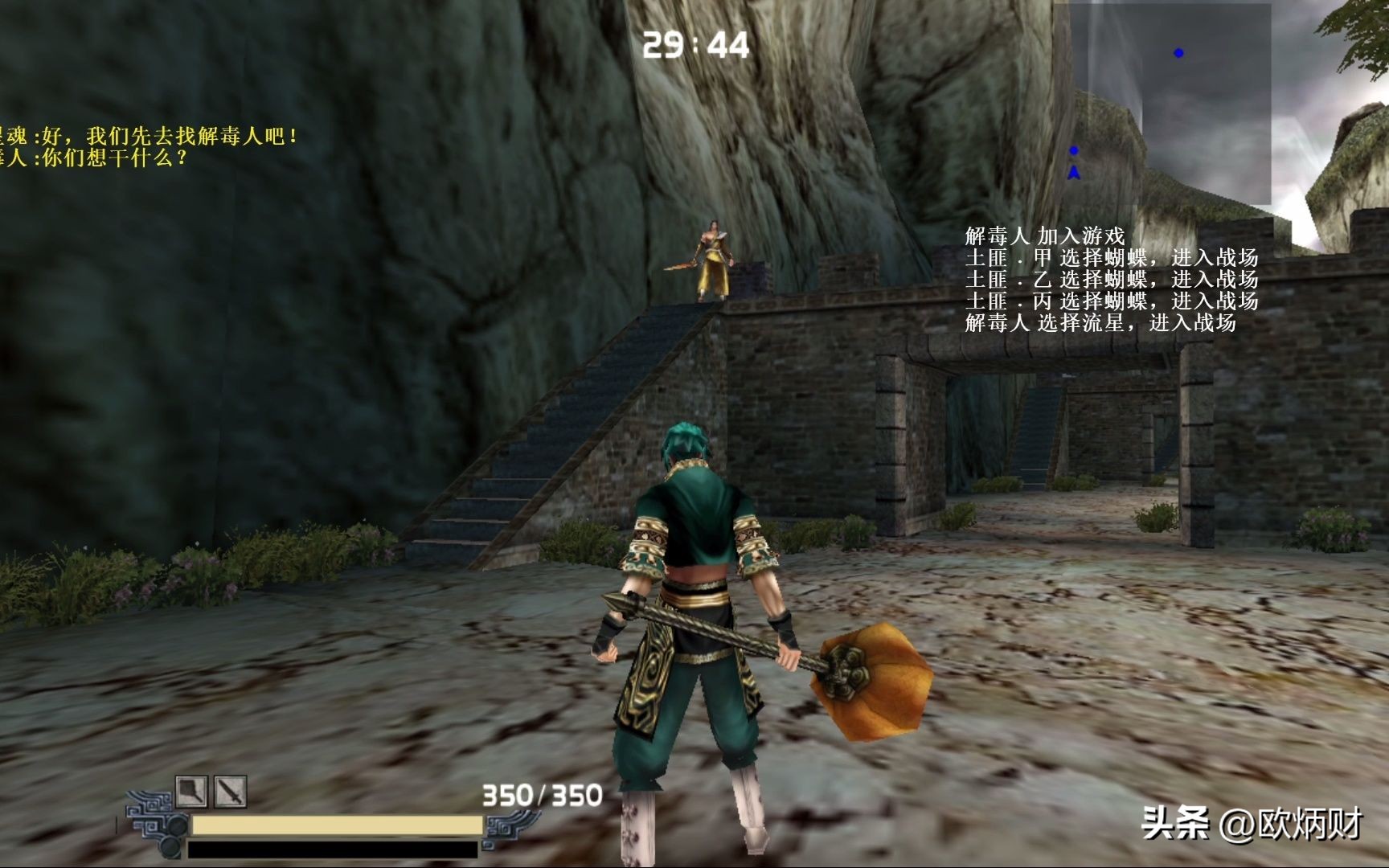Select the hammer weapon slot
This screenshot has width=1389, height=868.
pyautogui.click(x=191, y=792)
